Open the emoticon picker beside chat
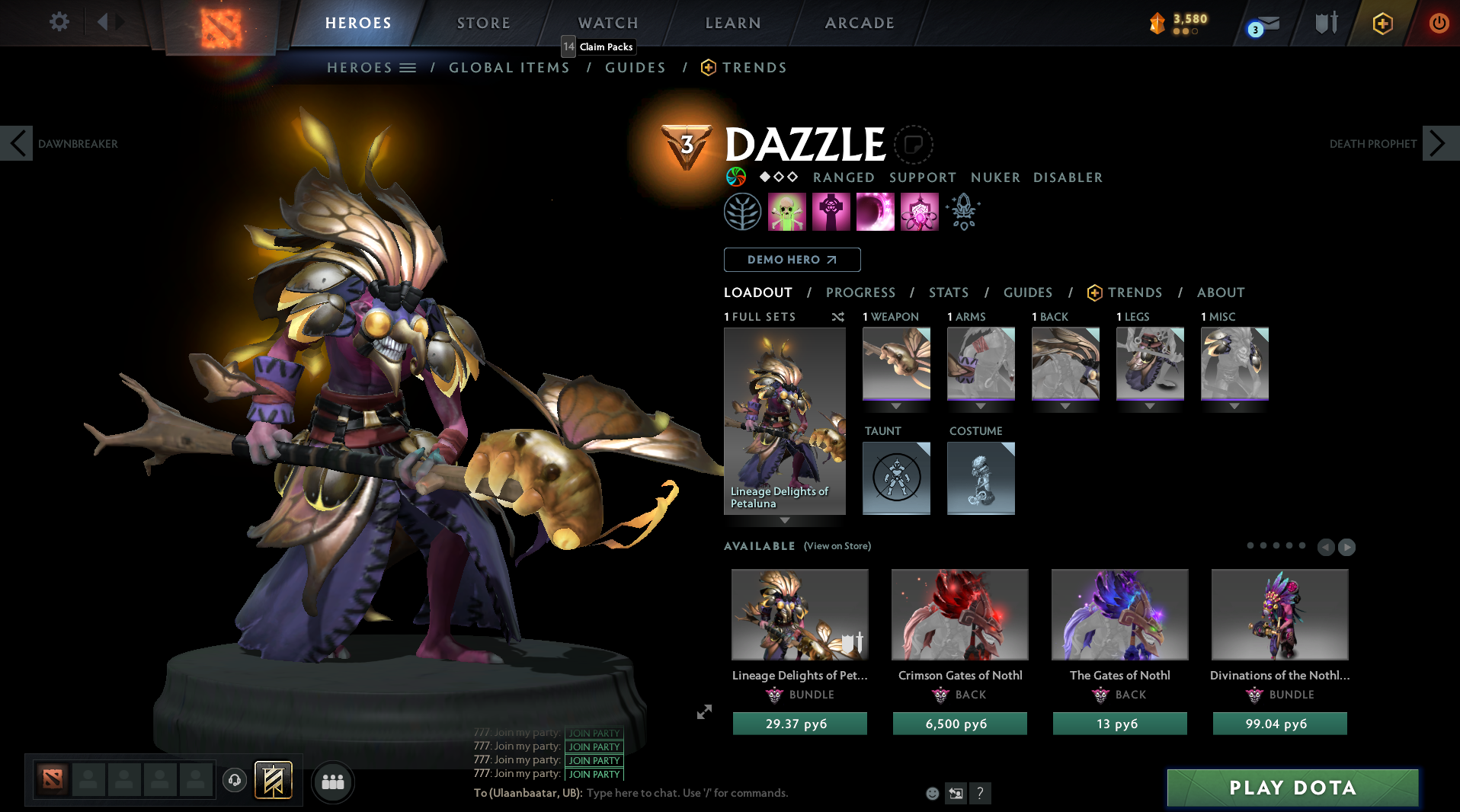Screen dimensions: 1460x812 click(x=932, y=793)
